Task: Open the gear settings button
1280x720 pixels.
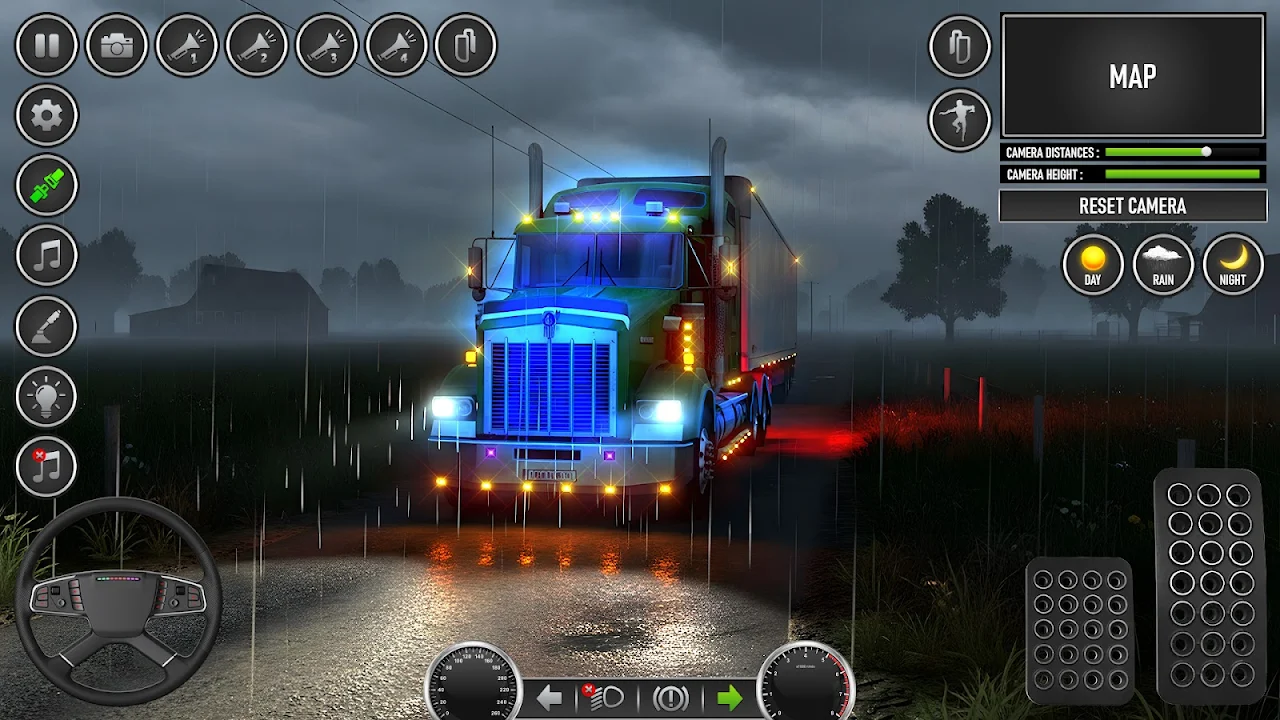Action: (x=47, y=115)
